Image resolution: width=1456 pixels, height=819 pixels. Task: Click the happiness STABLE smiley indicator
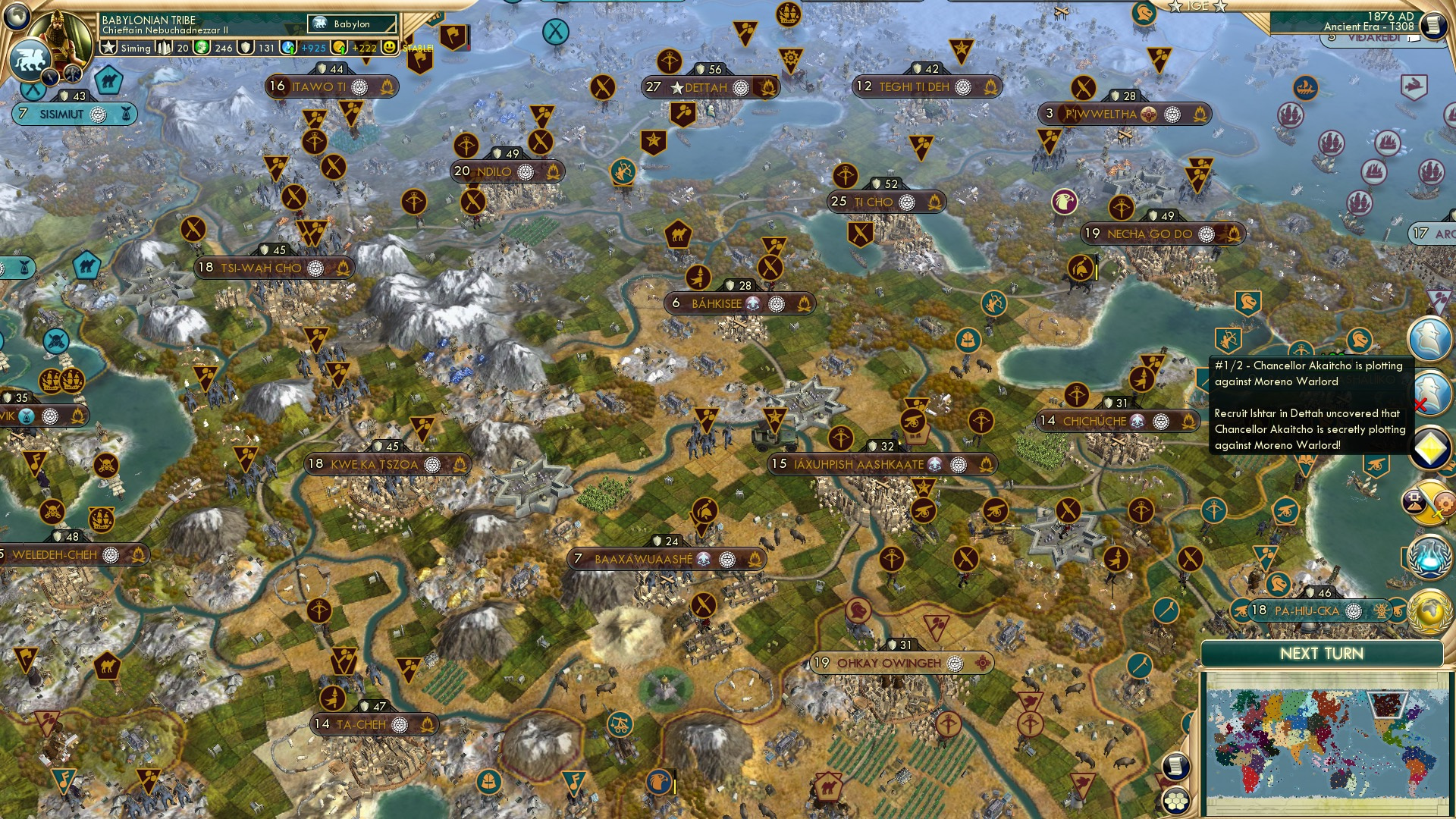(389, 47)
